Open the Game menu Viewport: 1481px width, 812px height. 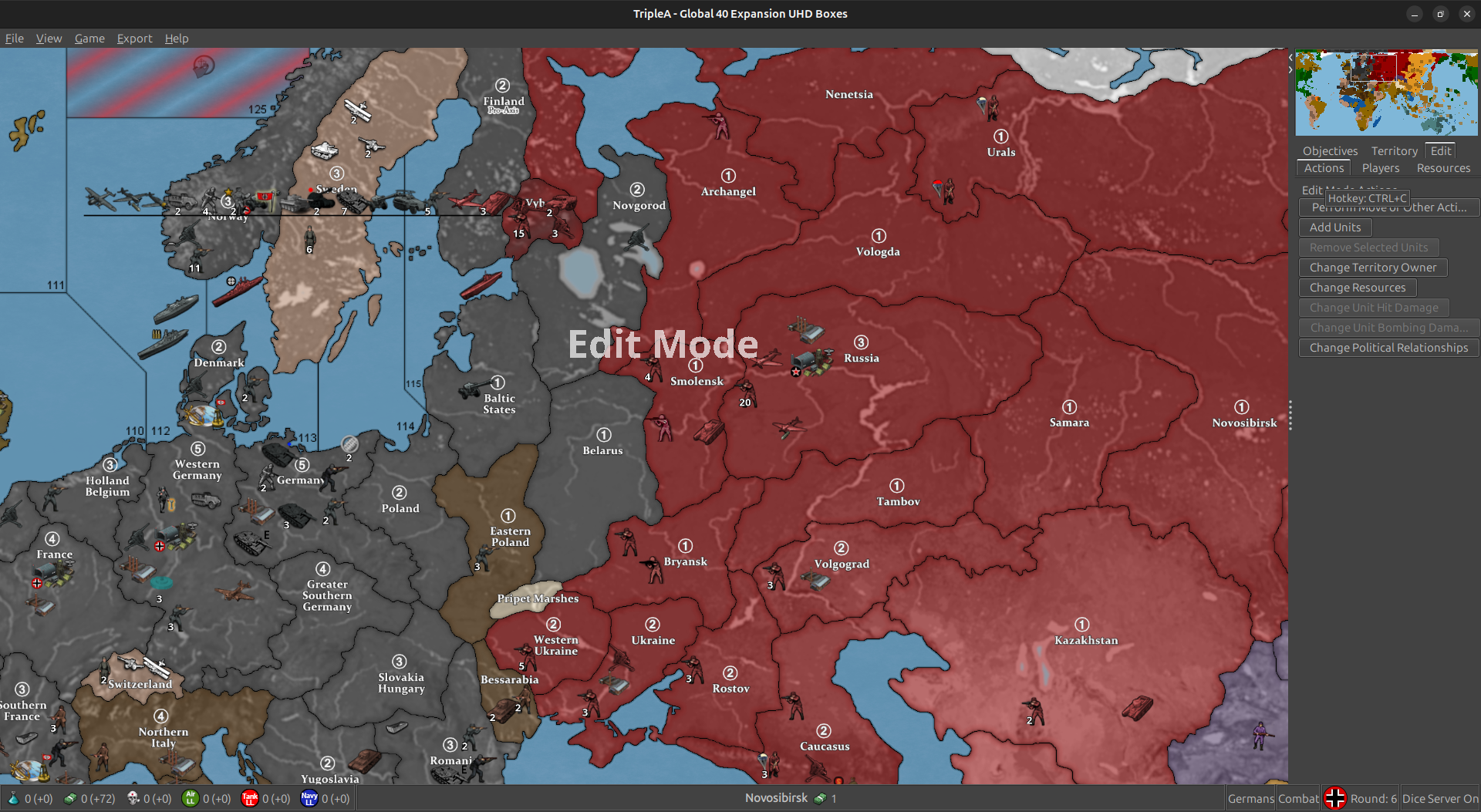(x=89, y=38)
